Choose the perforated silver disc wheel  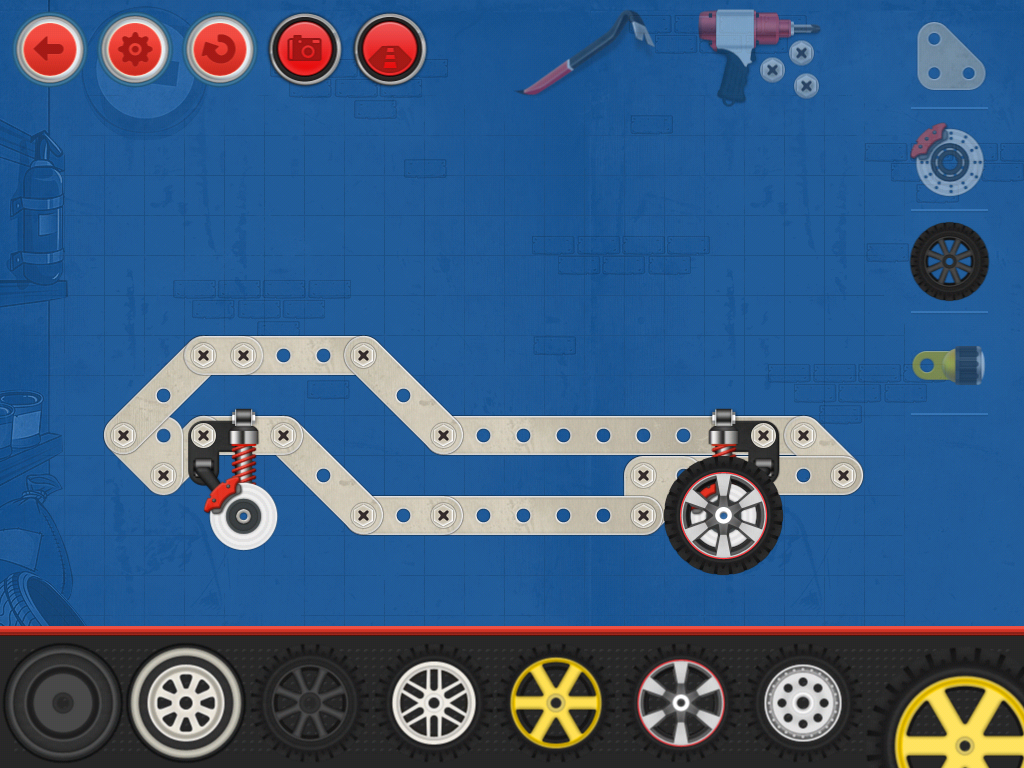tap(802, 702)
